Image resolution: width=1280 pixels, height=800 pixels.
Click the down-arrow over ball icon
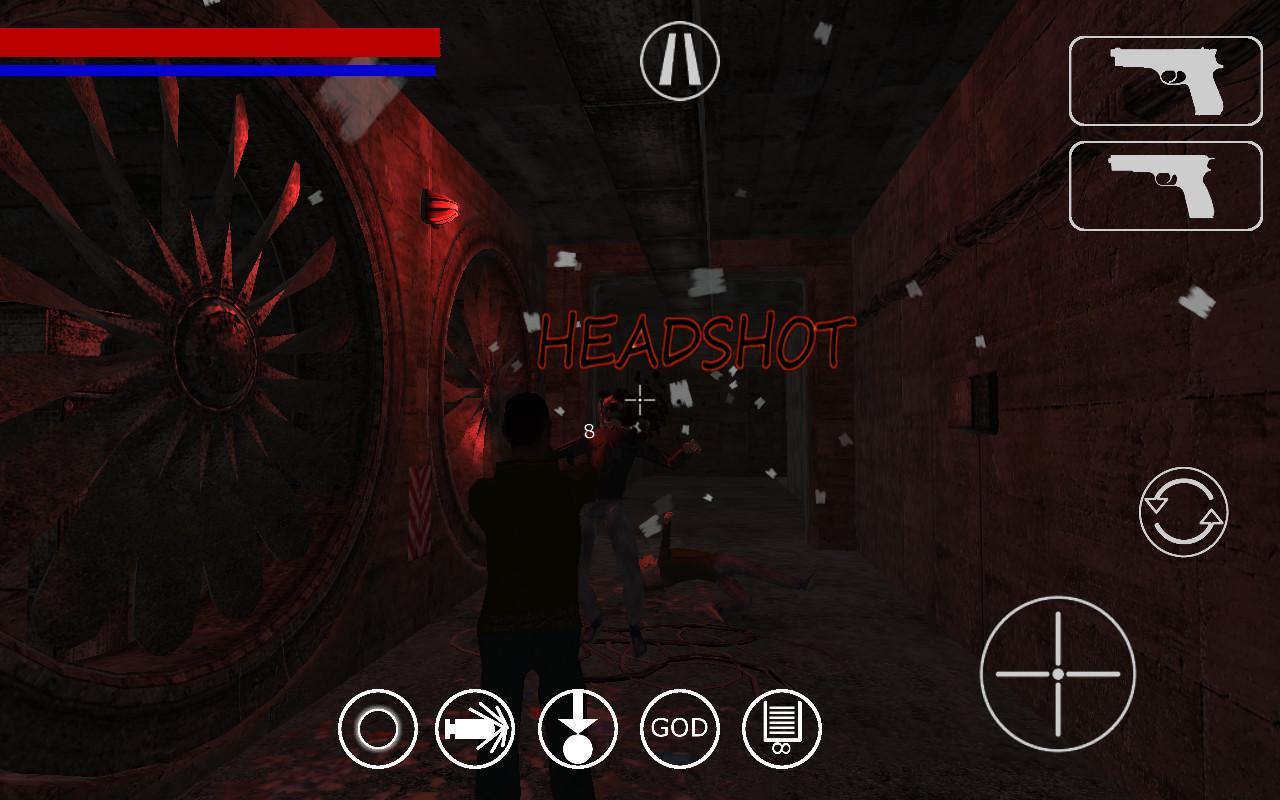point(578,728)
